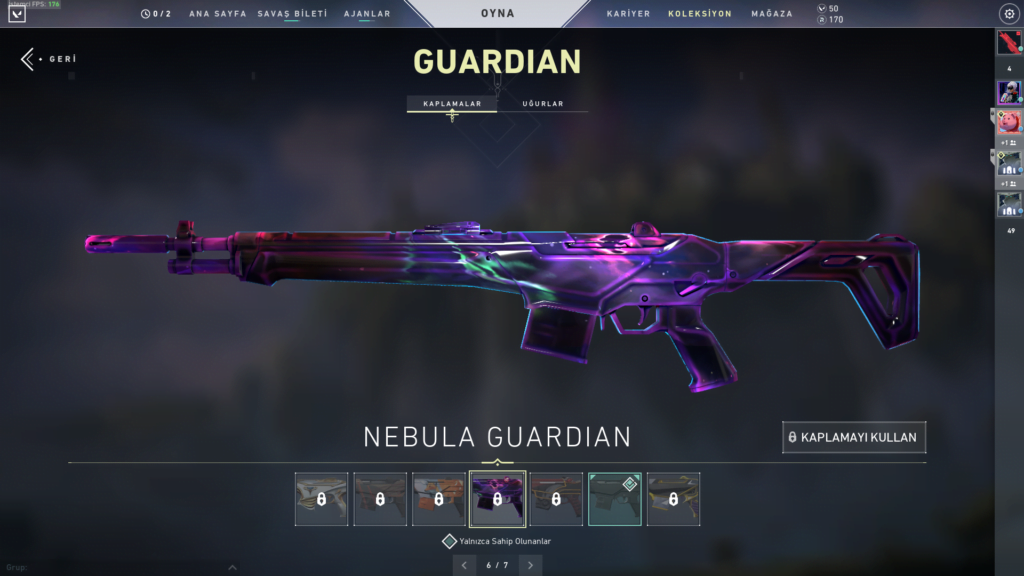Choose the teal owned Guardian skin thumbnail

[x=615, y=499]
